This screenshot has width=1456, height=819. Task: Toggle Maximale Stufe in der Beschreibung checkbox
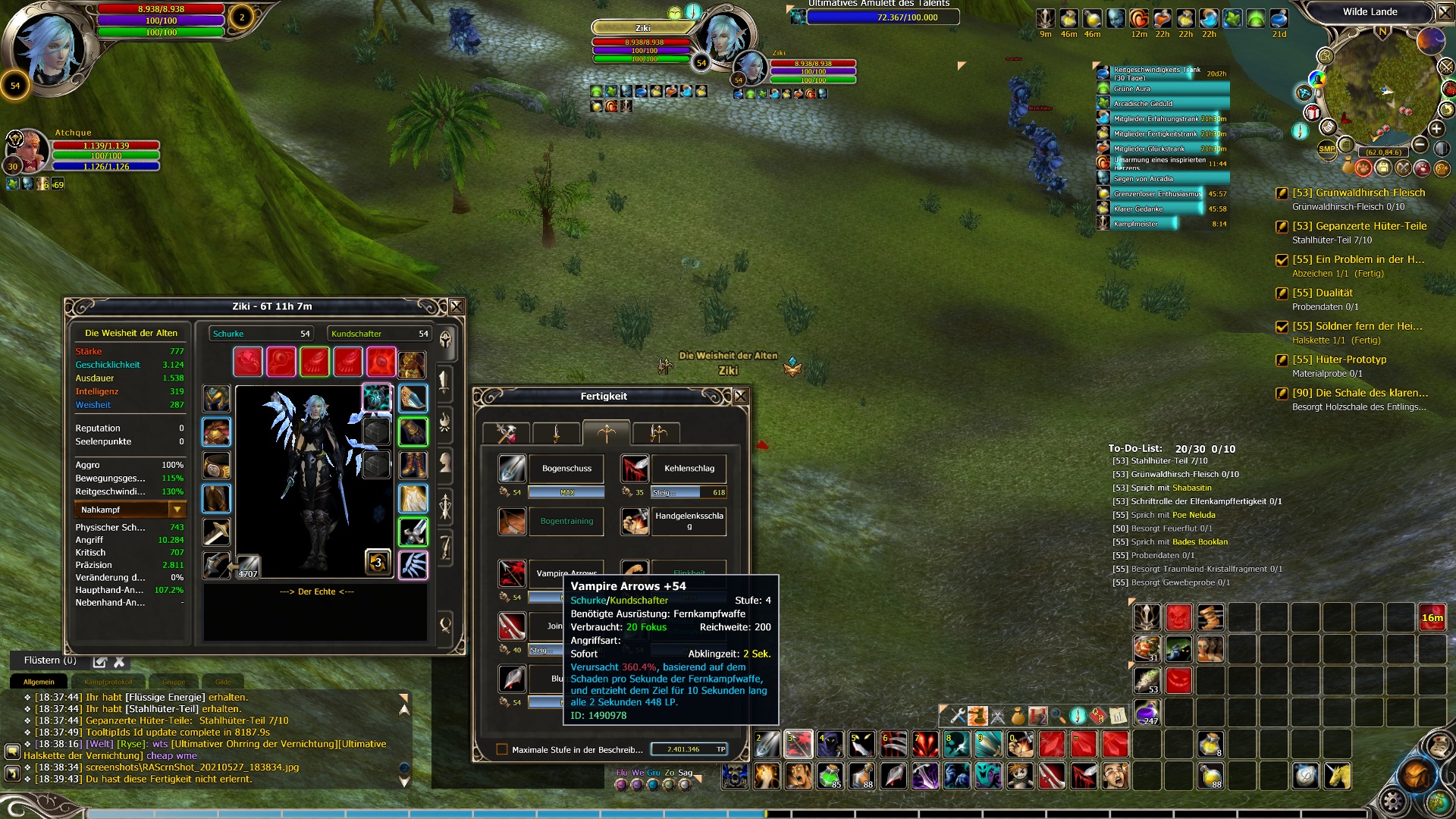coord(501,749)
